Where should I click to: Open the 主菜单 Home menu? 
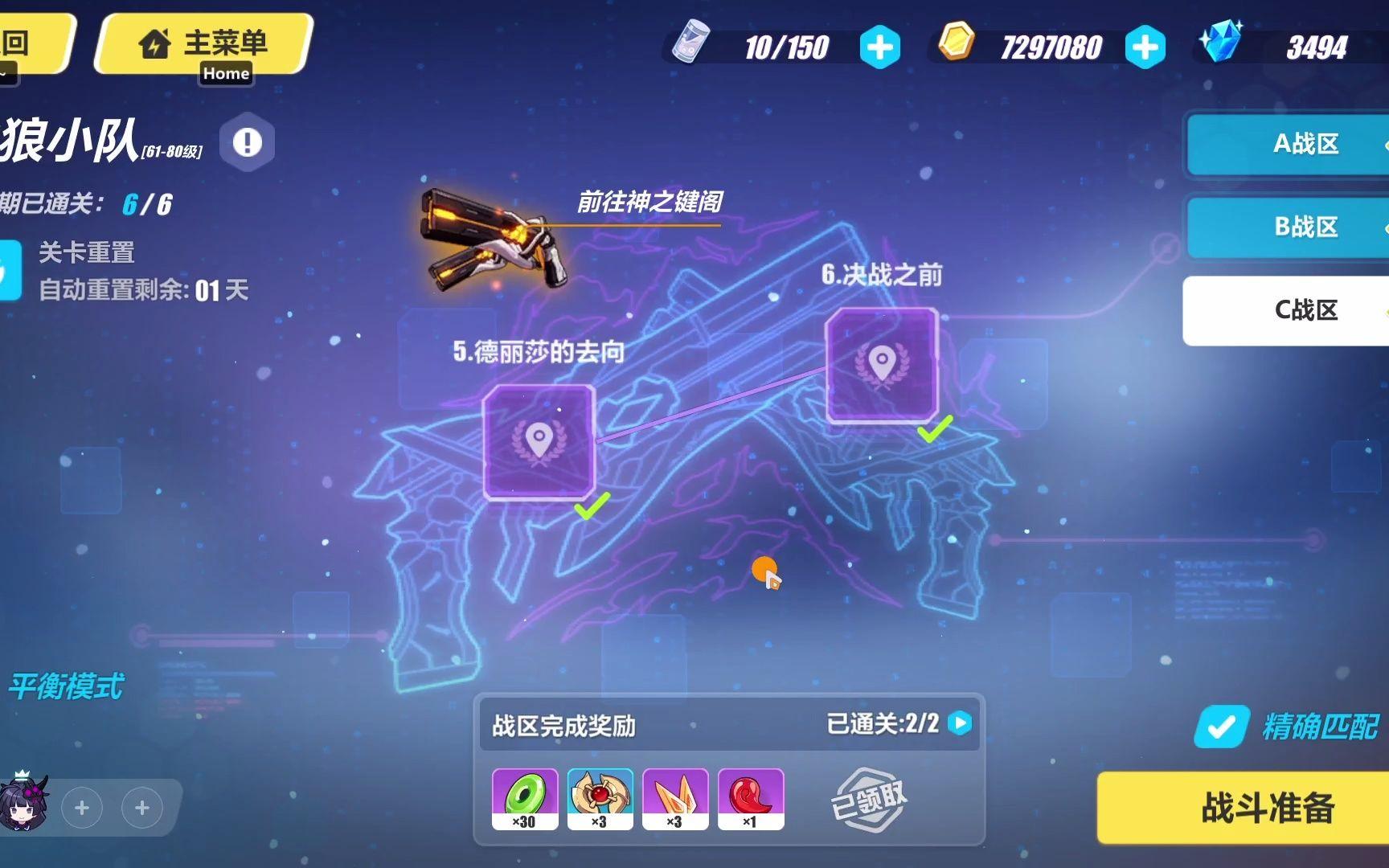coord(201,44)
